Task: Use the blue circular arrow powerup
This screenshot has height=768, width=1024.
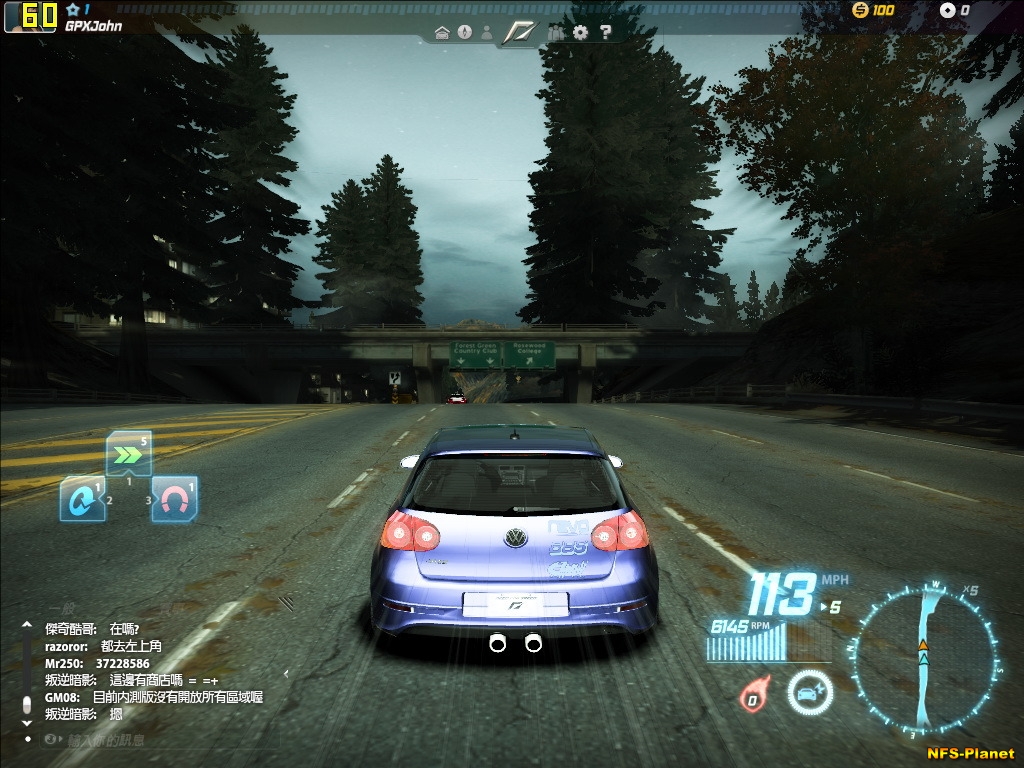Action: [81, 499]
